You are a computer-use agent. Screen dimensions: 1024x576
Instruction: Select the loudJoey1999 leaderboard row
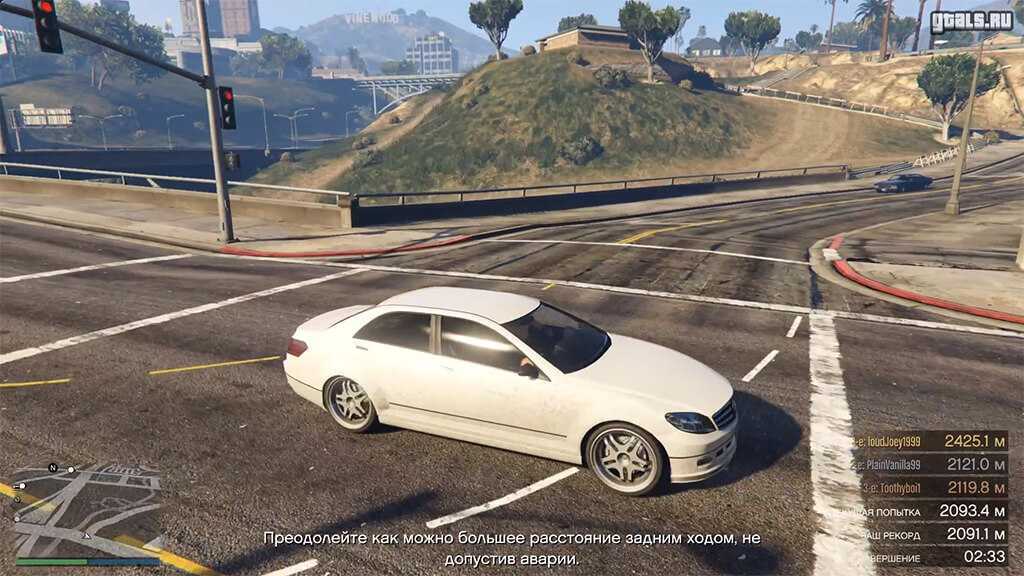click(x=930, y=441)
